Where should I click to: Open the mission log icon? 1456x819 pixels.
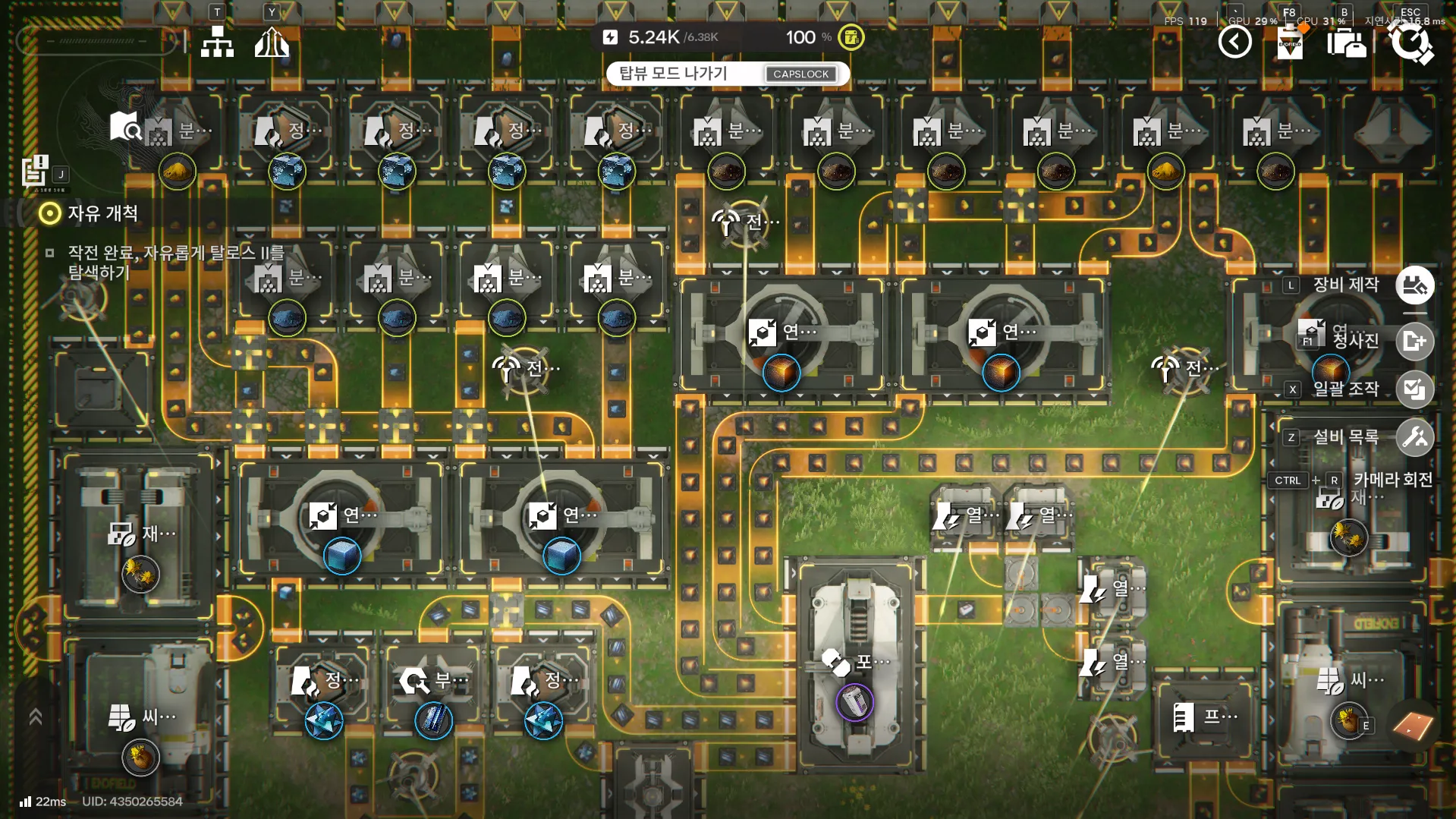pos(35,171)
